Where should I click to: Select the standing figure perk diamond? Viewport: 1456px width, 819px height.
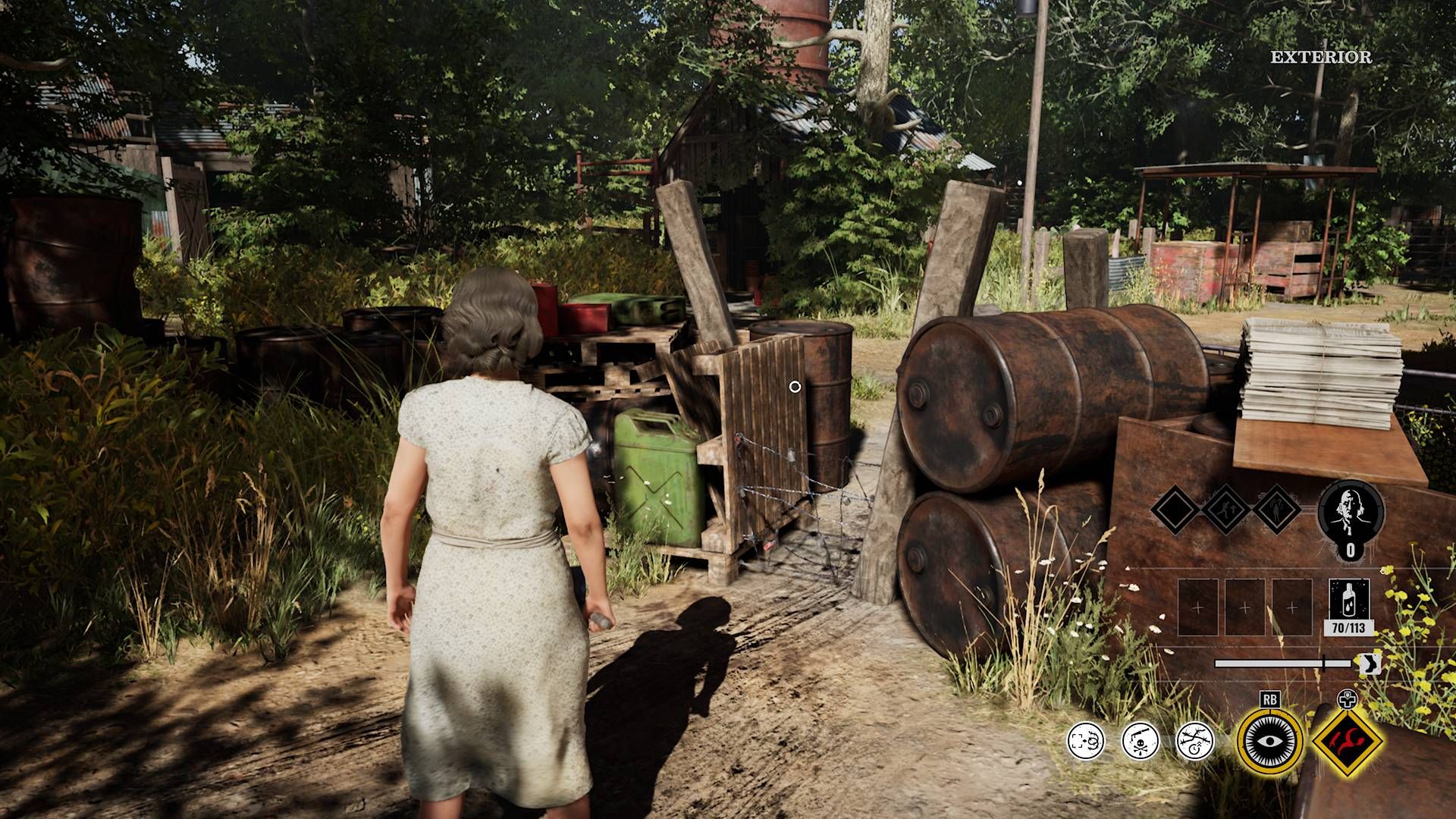[x=1276, y=509]
